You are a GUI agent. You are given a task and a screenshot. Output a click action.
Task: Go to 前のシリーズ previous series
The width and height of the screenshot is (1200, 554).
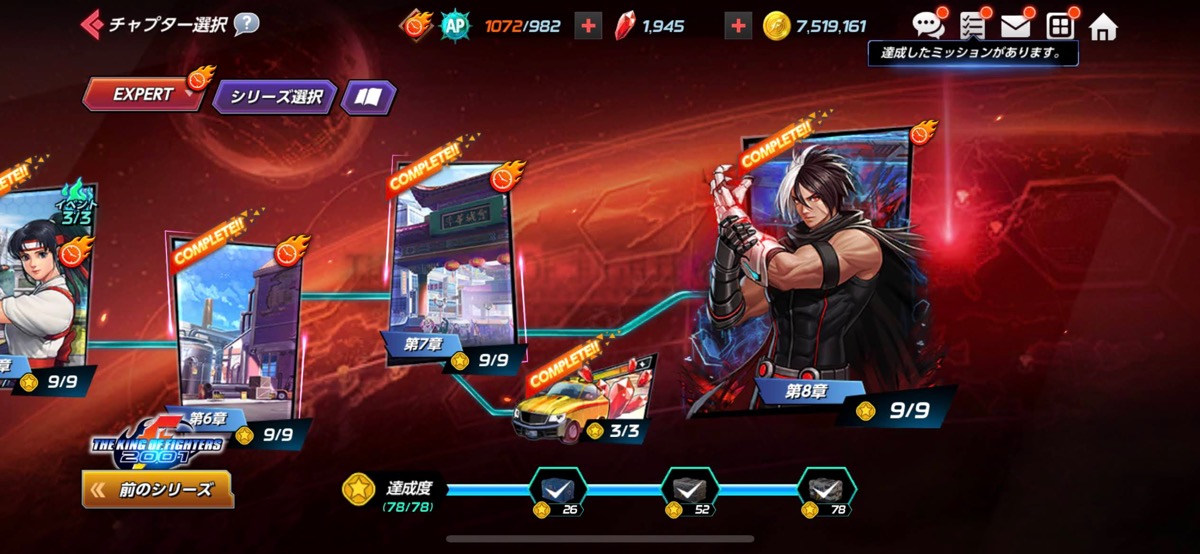[x=158, y=490]
